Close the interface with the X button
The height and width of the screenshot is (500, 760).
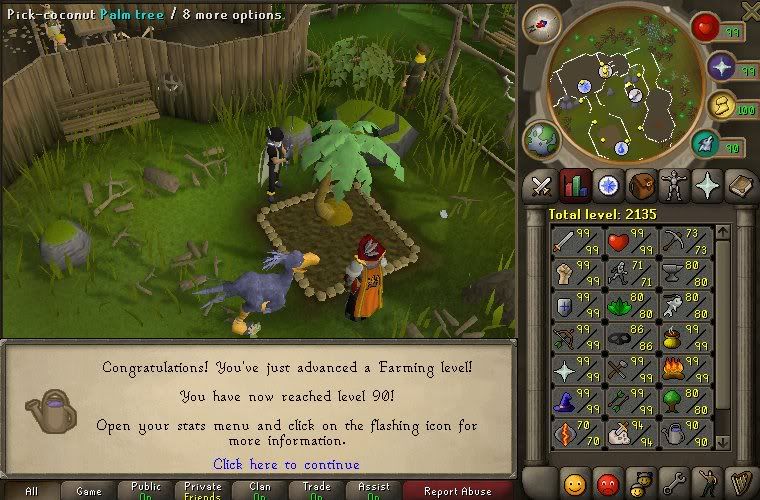pyautogui.click(x=750, y=11)
